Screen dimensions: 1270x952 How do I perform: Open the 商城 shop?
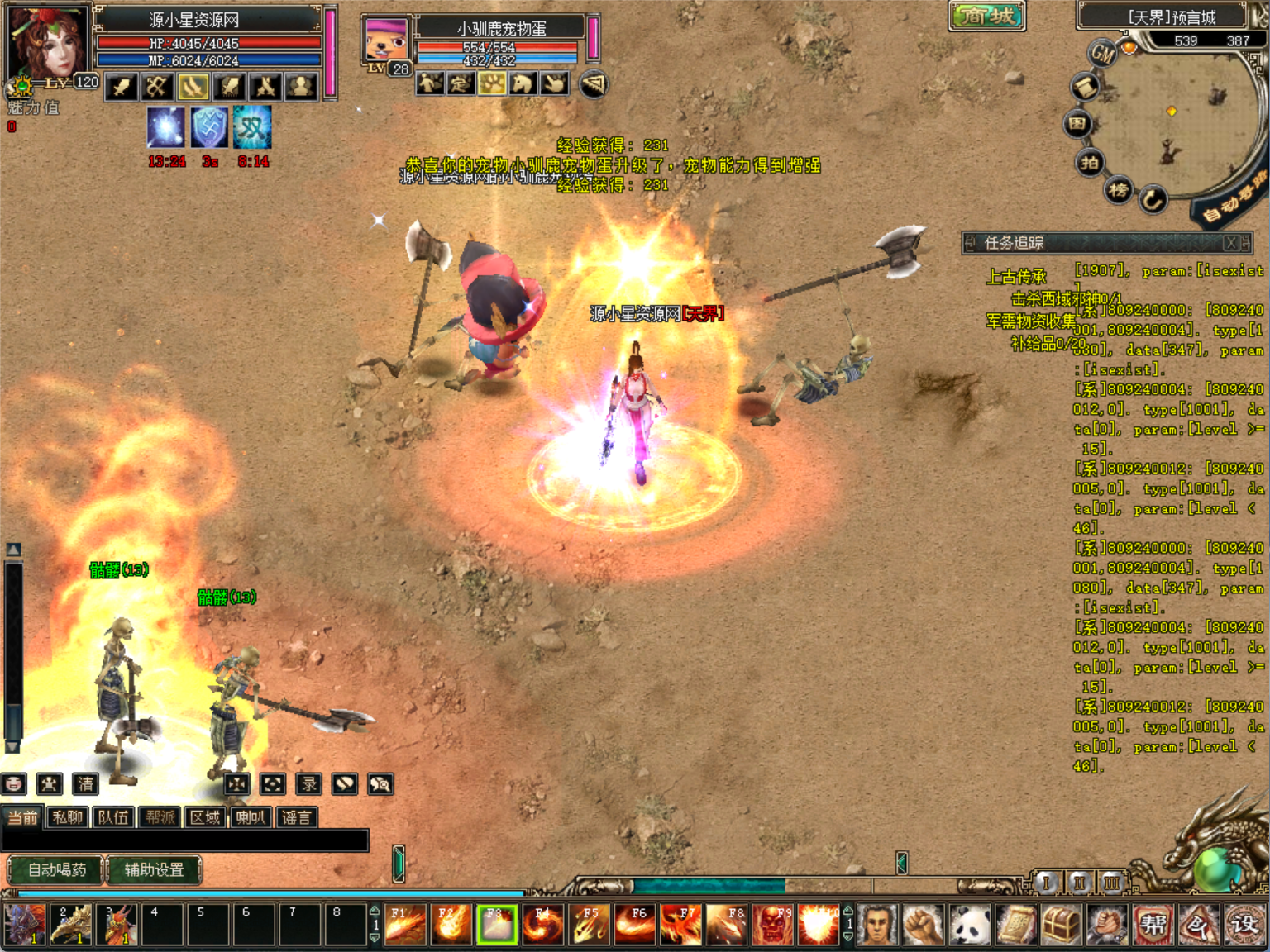(x=986, y=16)
